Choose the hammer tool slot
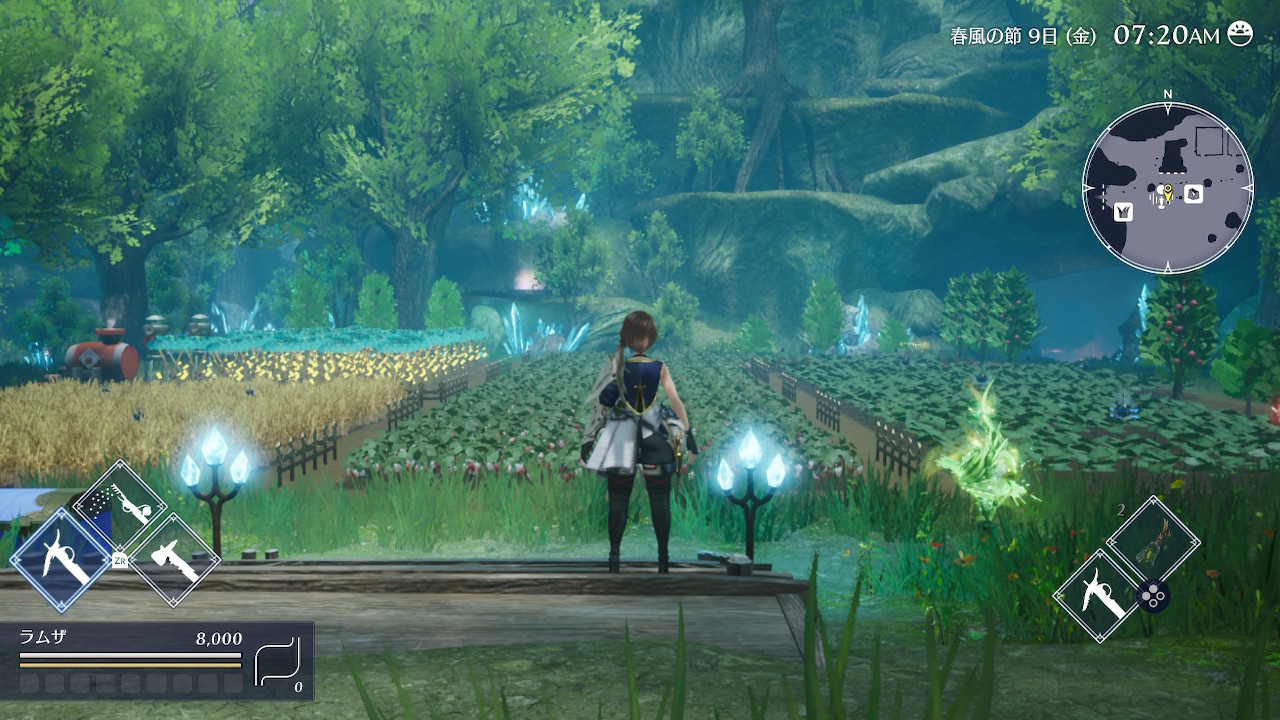Image resolution: width=1280 pixels, height=720 pixels. (x=174, y=560)
